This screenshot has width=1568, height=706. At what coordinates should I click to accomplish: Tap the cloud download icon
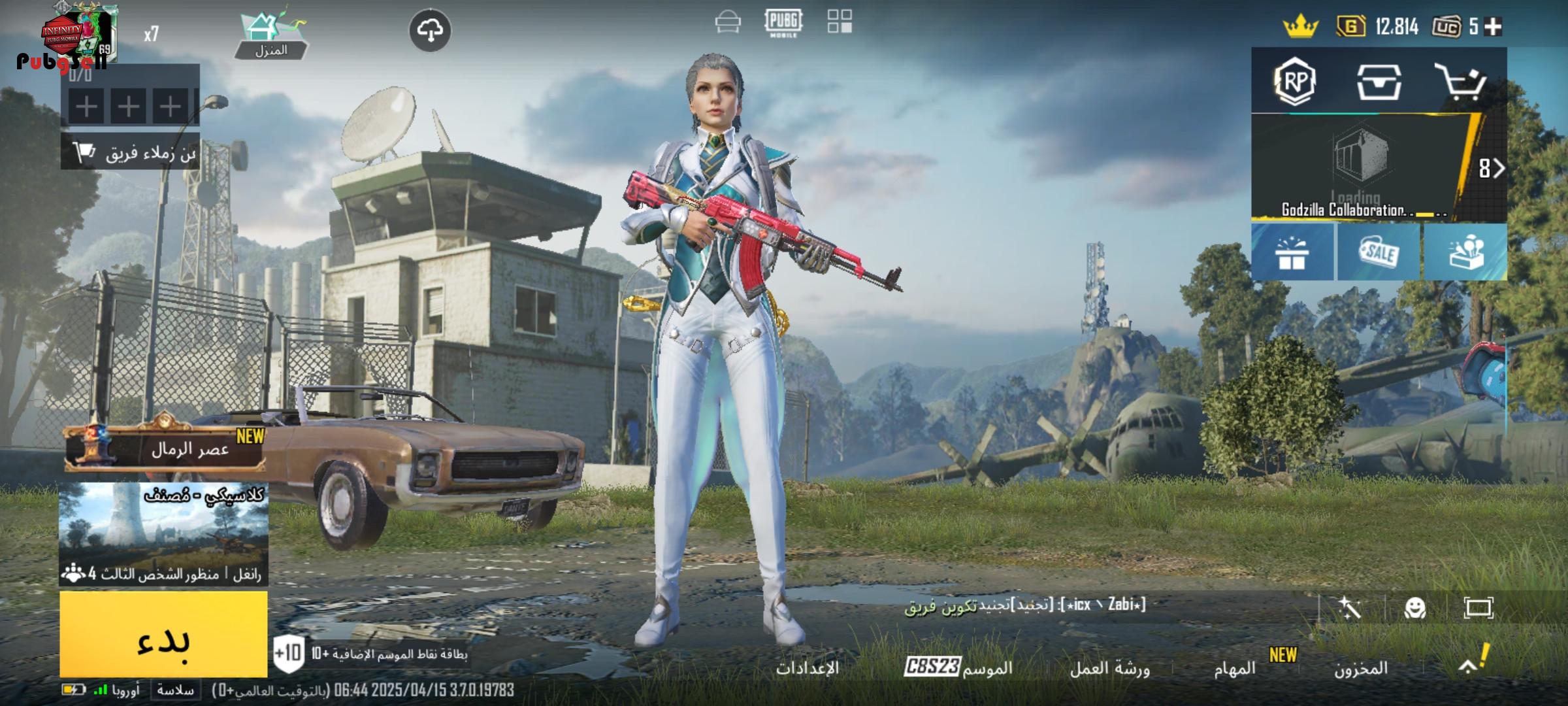pyautogui.click(x=430, y=31)
